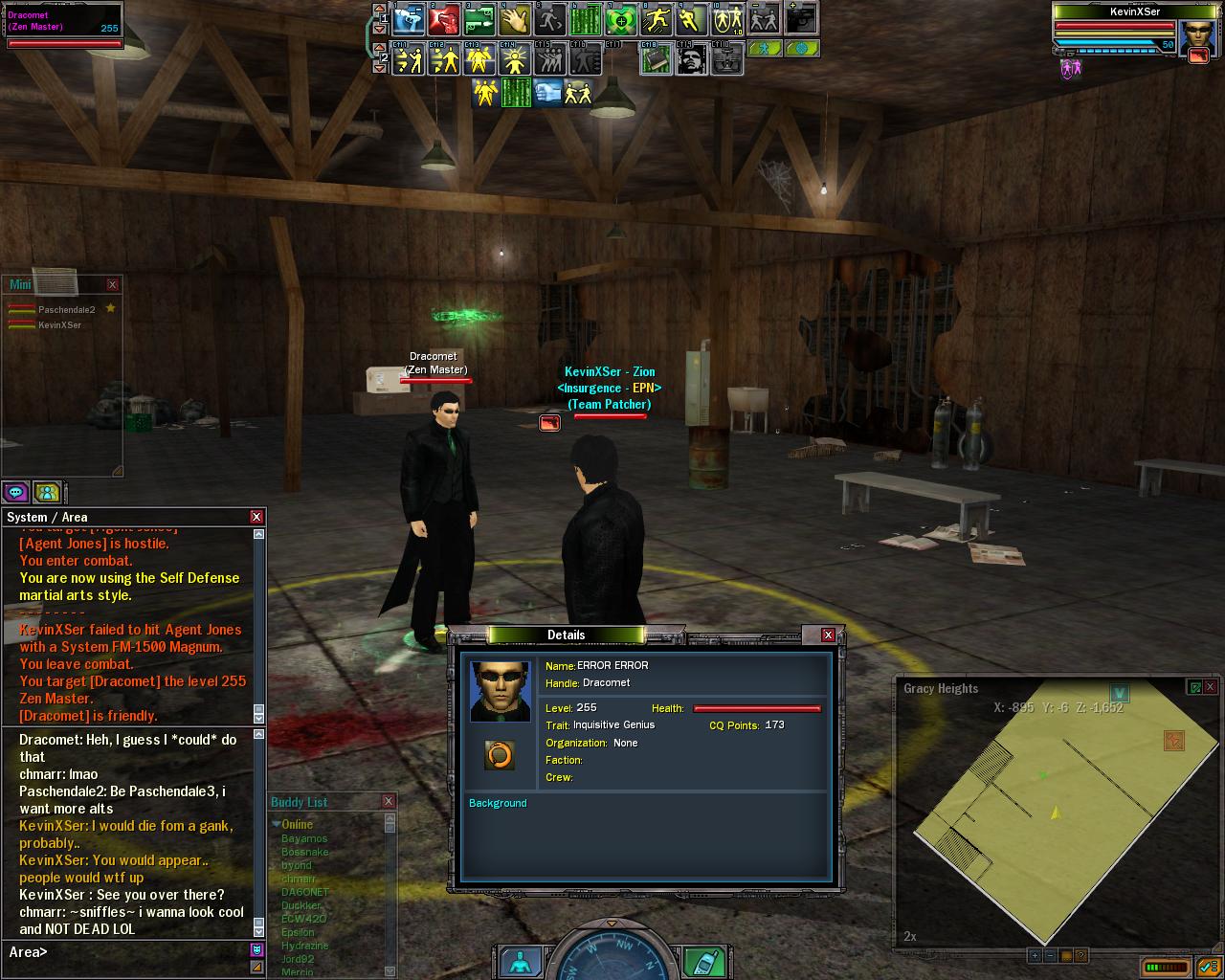Close the System / Area chat window
The width and height of the screenshot is (1225, 980).
(256, 517)
